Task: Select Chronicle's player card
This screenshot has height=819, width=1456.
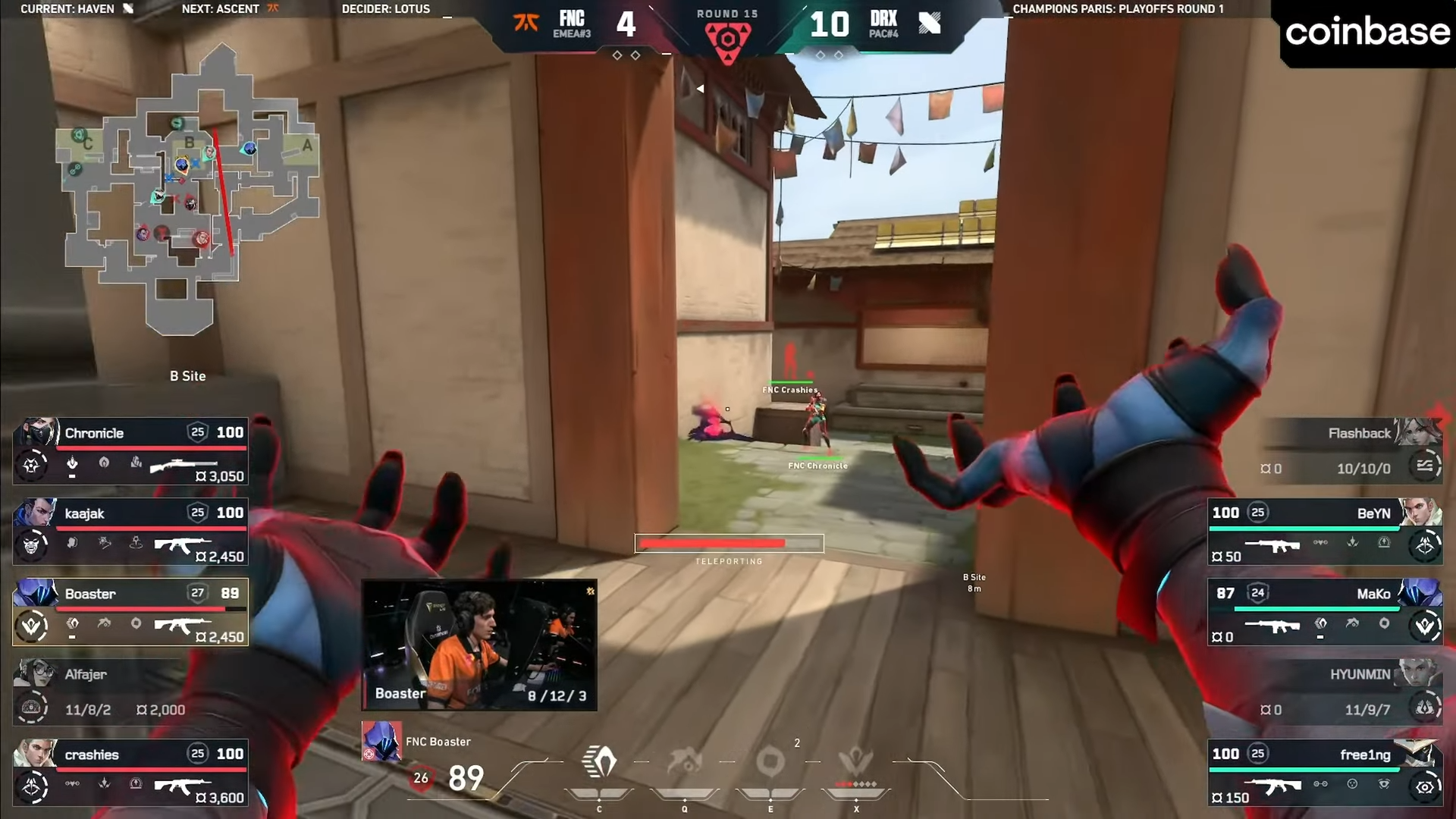Action: click(130, 450)
